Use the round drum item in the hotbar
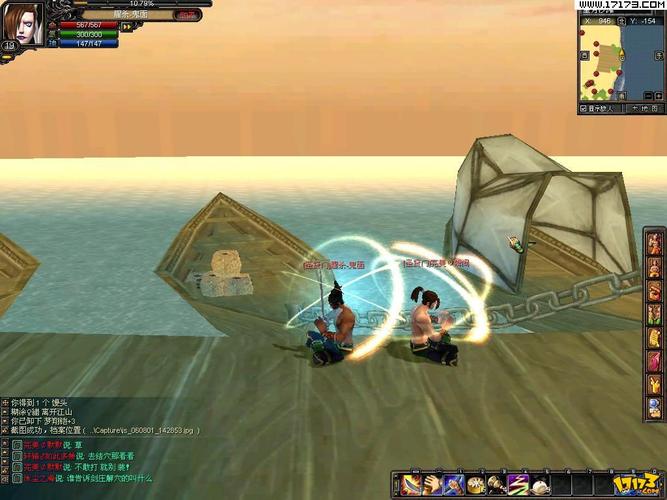The image size is (667, 500). coord(476,484)
